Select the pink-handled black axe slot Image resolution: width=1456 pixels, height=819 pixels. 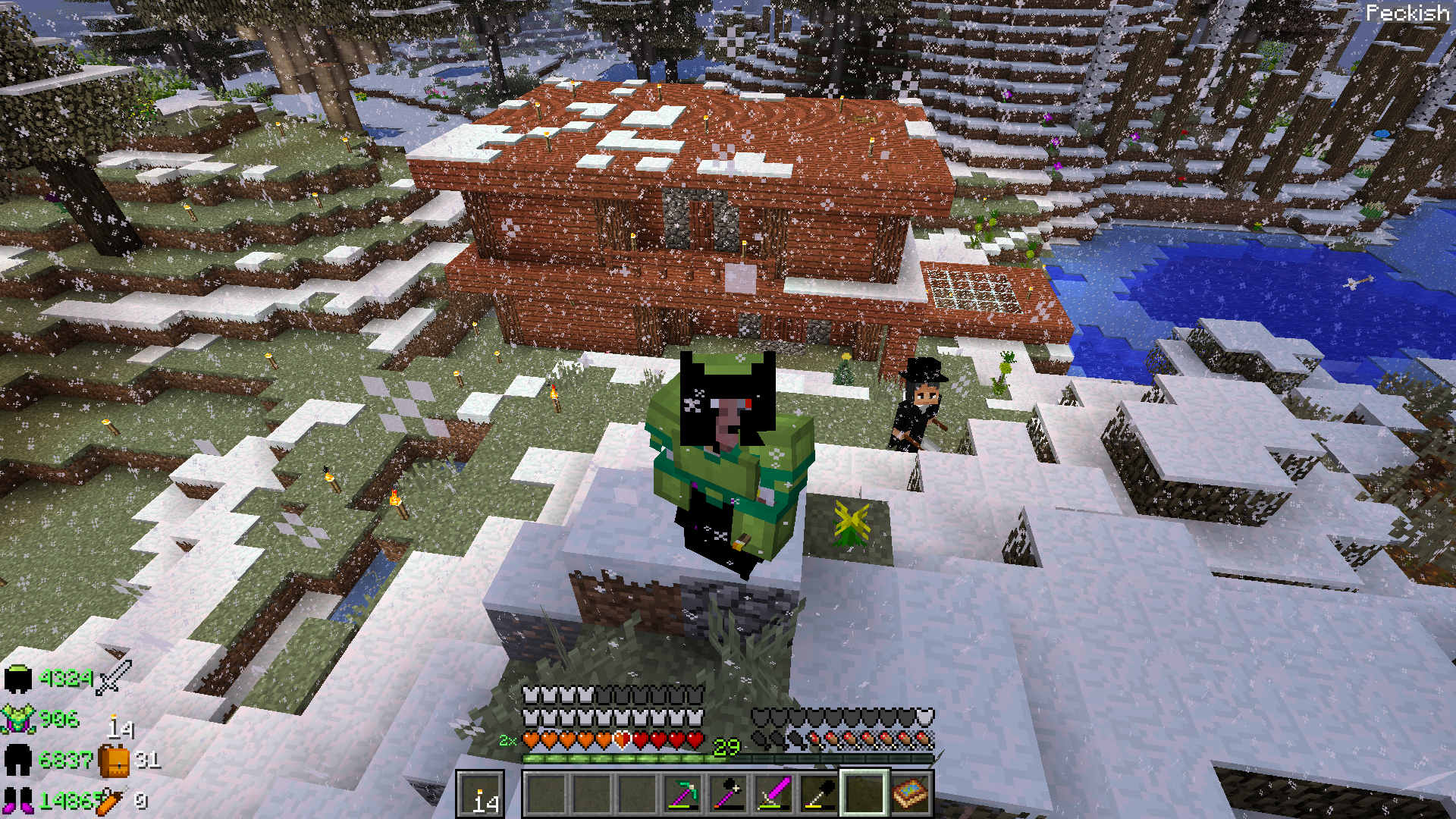point(728,795)
